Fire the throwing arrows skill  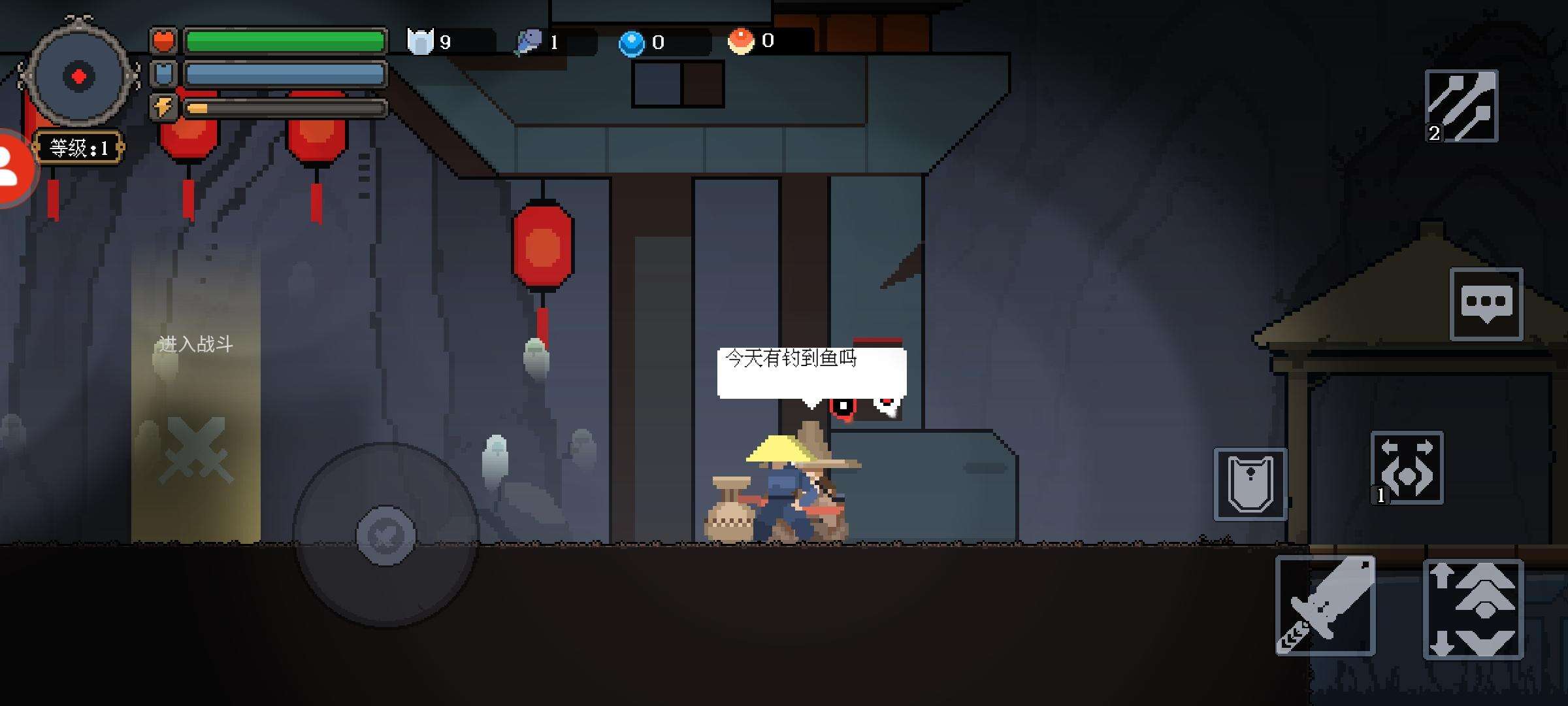[x=1462, y=106]
